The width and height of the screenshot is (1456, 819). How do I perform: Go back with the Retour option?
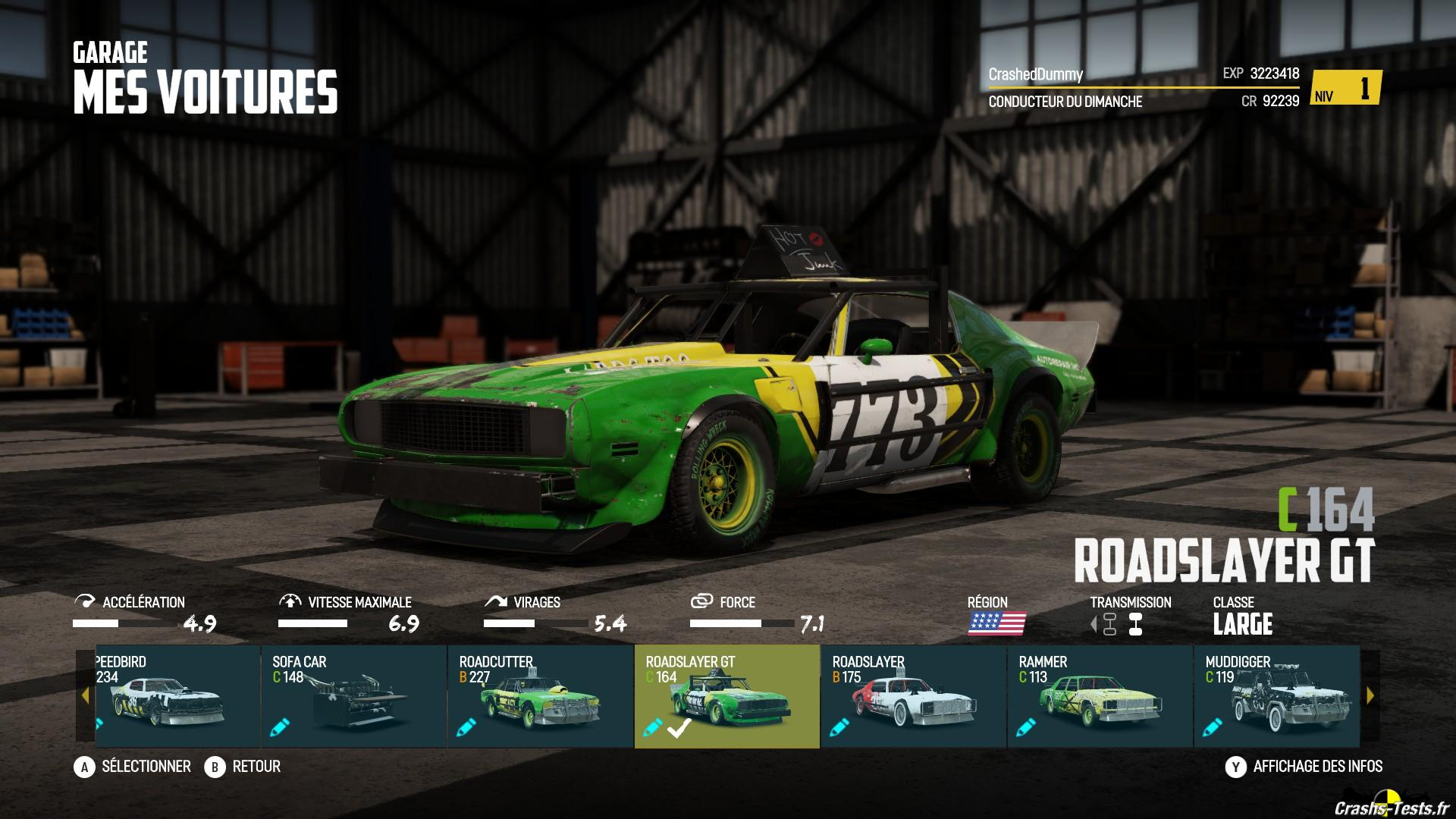243,767
